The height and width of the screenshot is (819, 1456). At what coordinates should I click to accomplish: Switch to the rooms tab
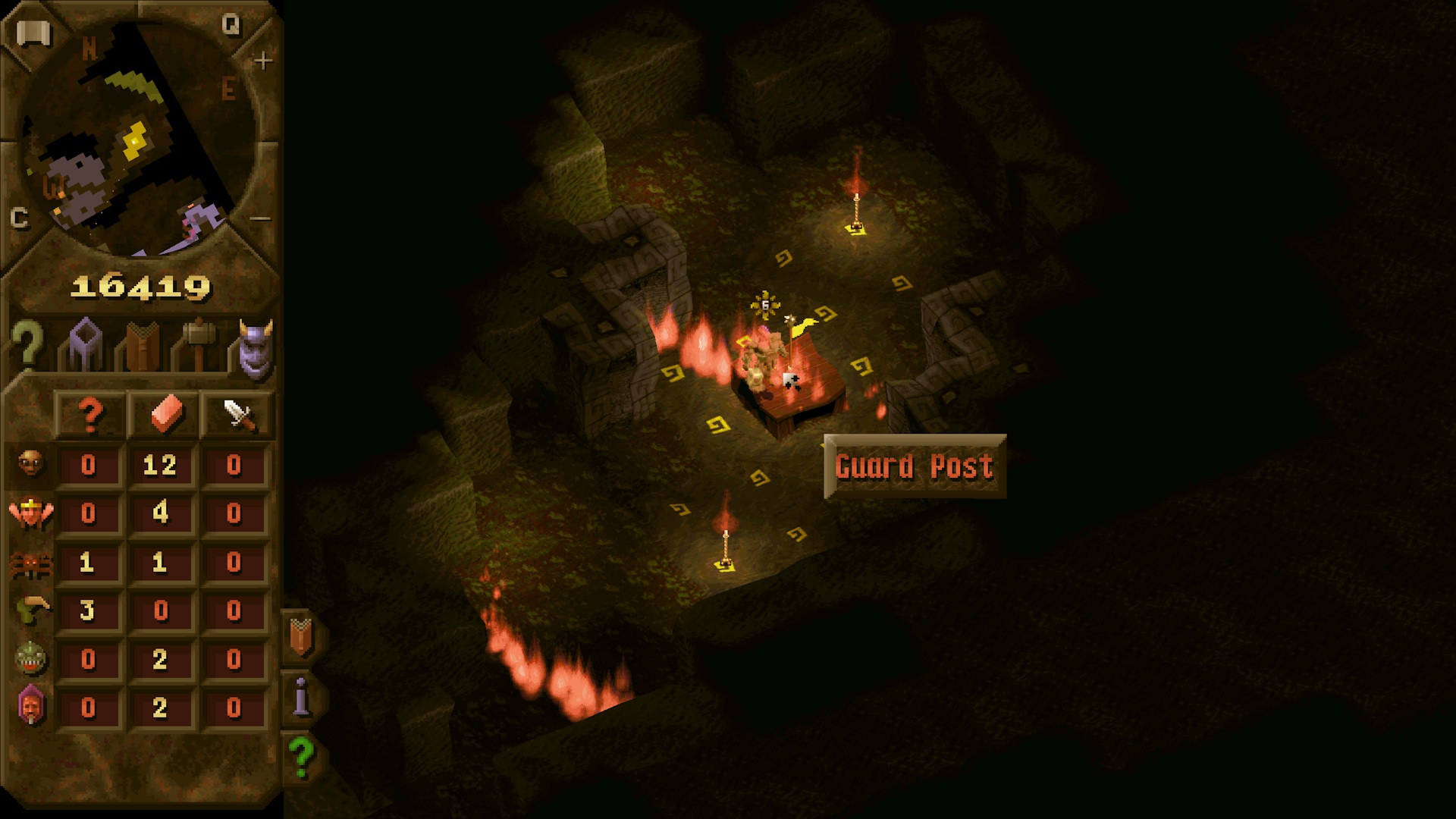click(x=85, y=345)
